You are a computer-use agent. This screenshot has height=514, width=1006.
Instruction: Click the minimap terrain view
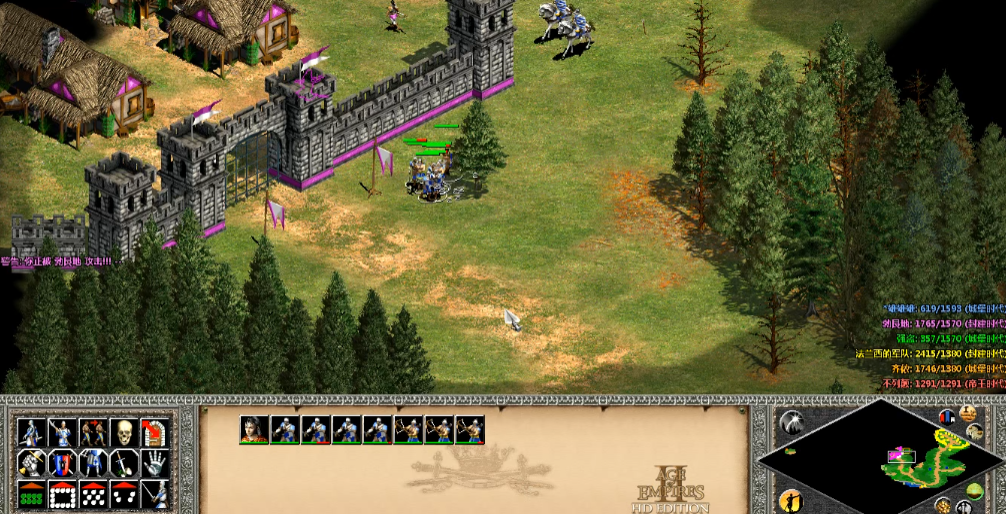click(881, 458)
